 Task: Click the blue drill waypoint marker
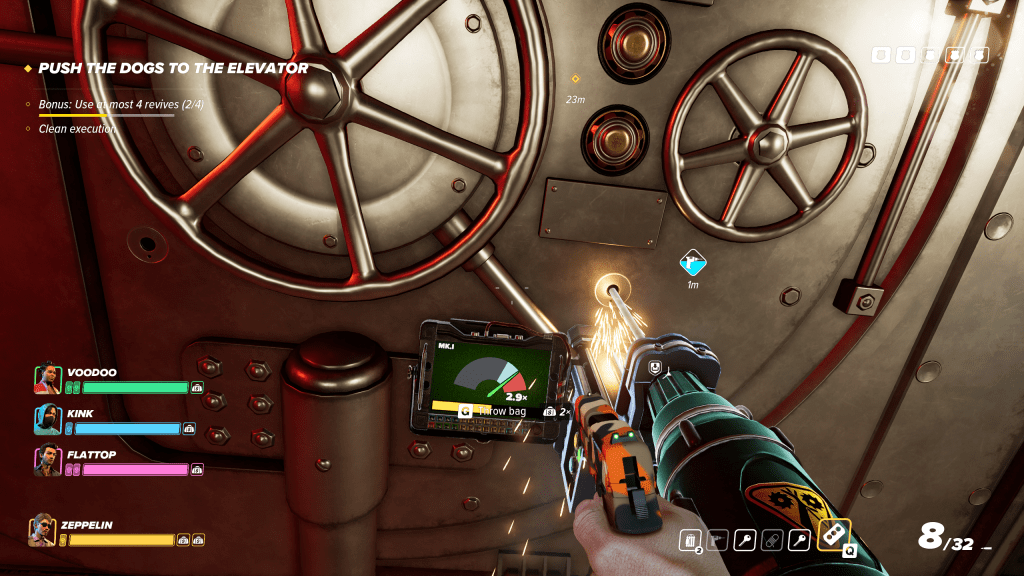(x=691, y=263)
